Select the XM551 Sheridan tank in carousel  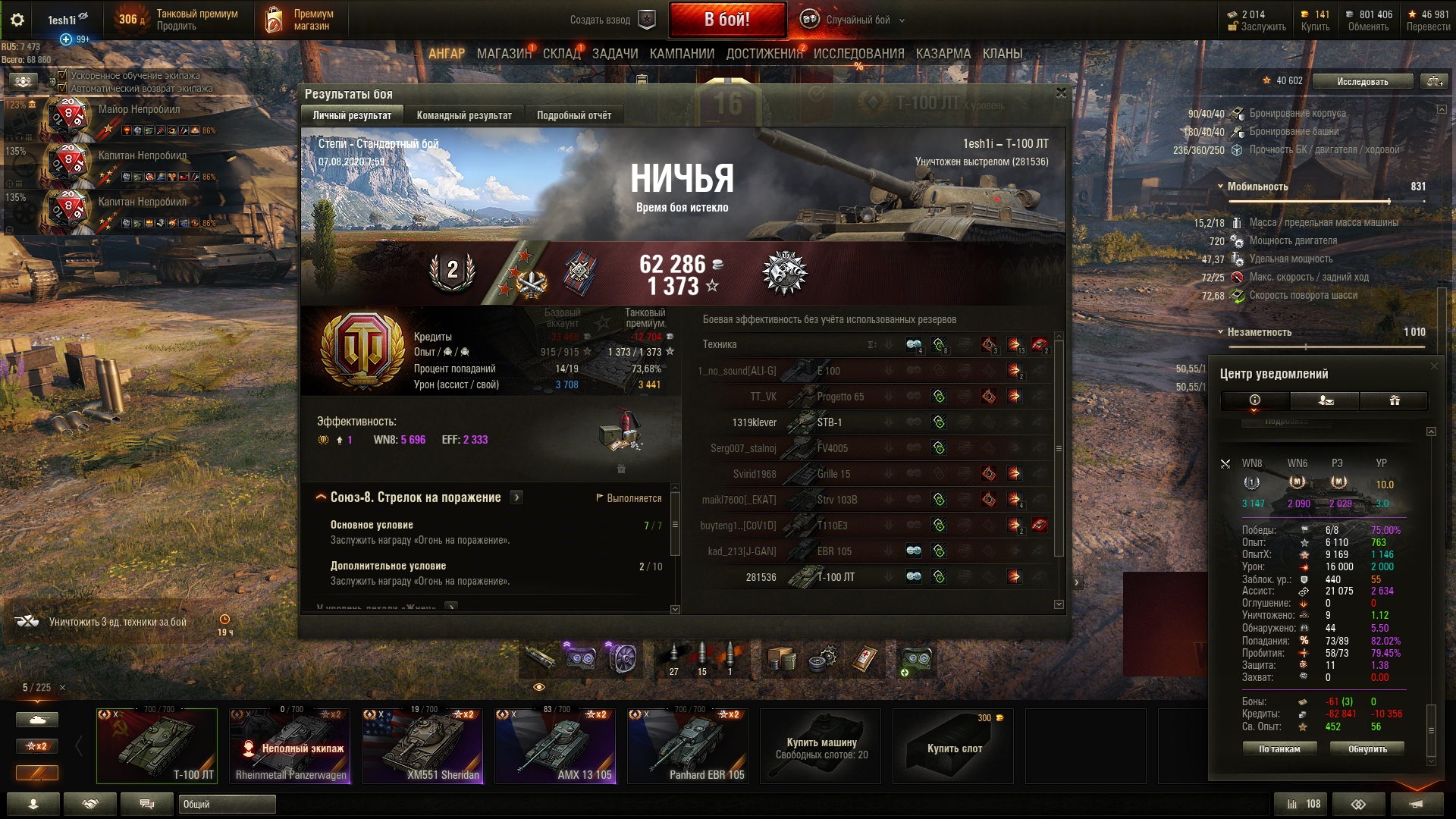click(x=422, y=745)
